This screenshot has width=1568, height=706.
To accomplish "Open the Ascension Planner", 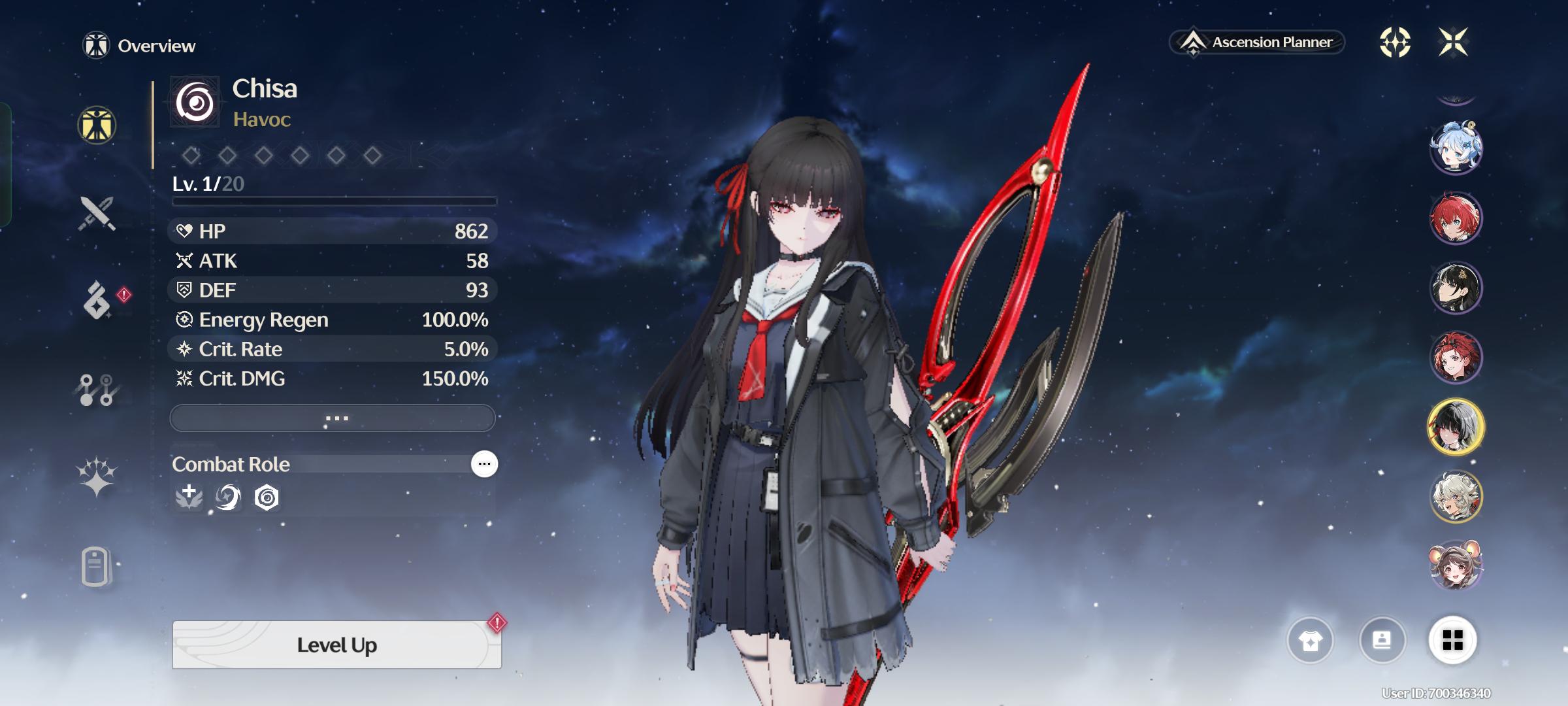I will click(x=1257, y=42).
